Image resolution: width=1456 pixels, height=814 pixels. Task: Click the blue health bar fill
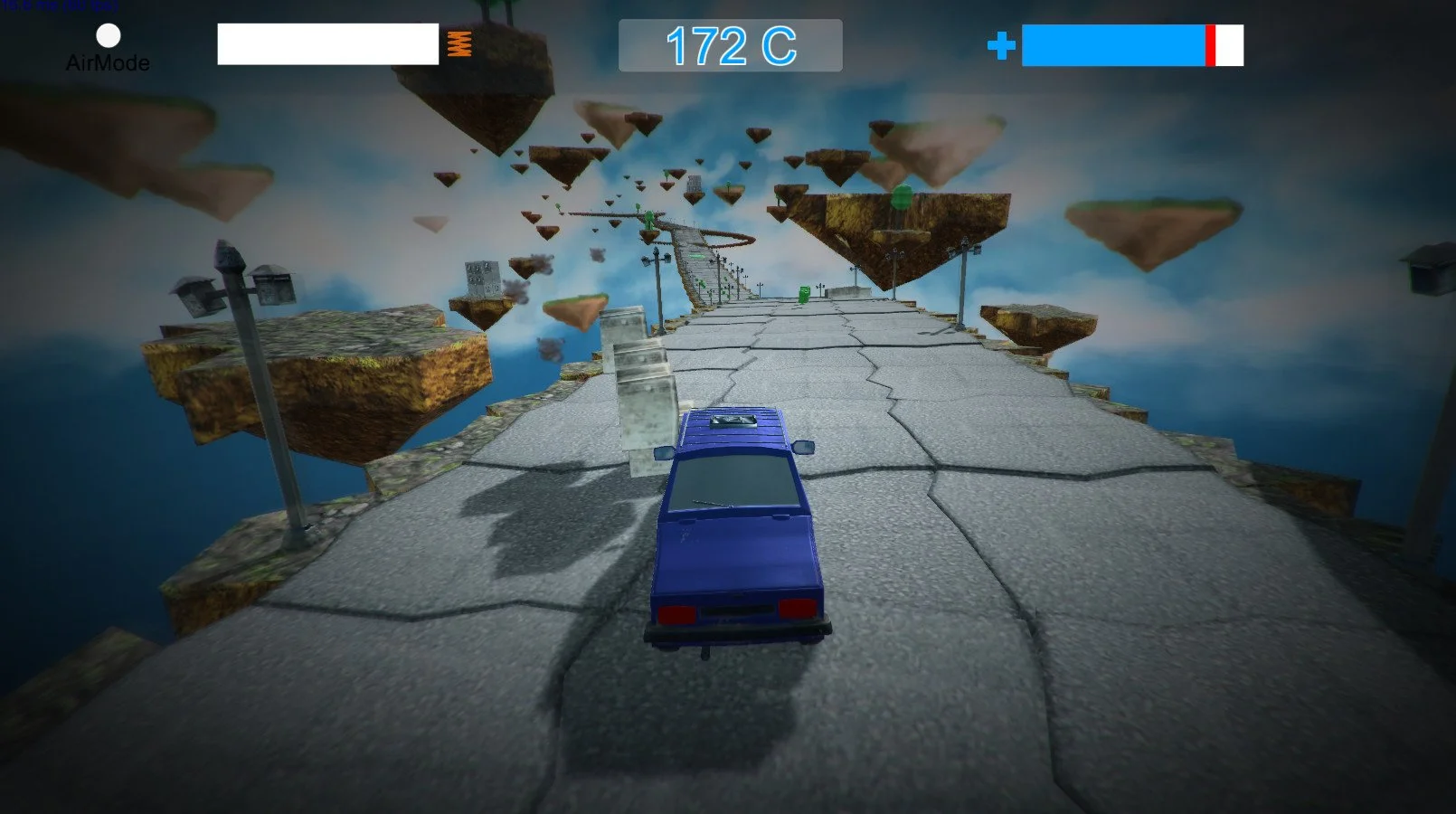click(x=1112, y=44)
